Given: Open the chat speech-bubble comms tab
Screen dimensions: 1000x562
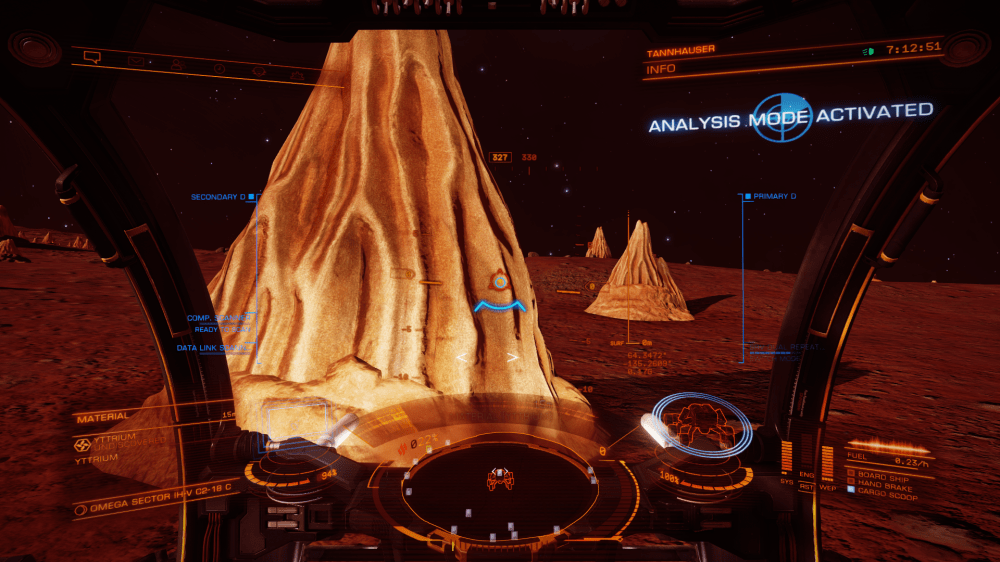Looking at the screenshot, I should click(x=93, y=57).
